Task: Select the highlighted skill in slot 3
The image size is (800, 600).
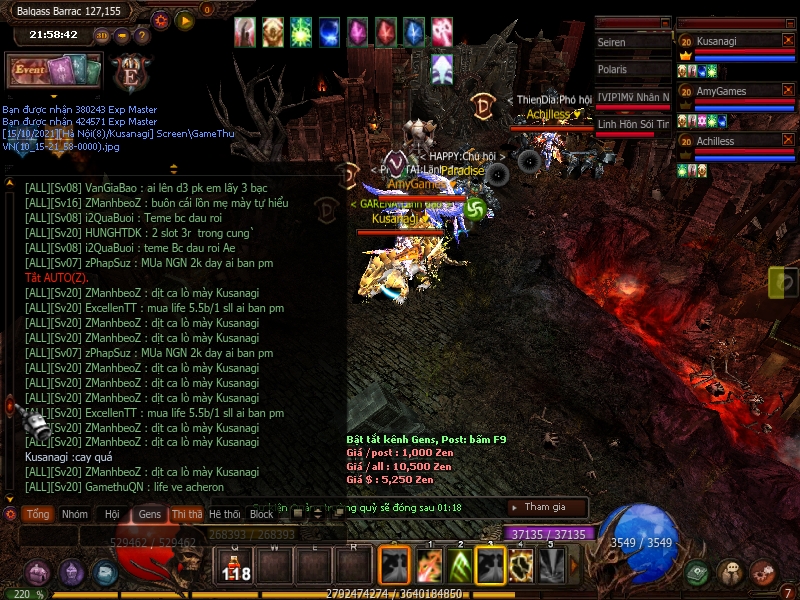Action: click(490, 566)
